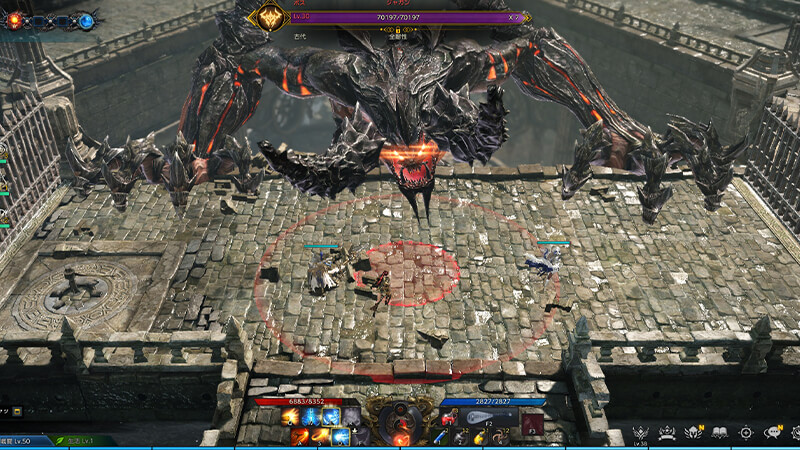Click the golden boss emblem icon
The image size is (800, 450).
click(270, 17)
